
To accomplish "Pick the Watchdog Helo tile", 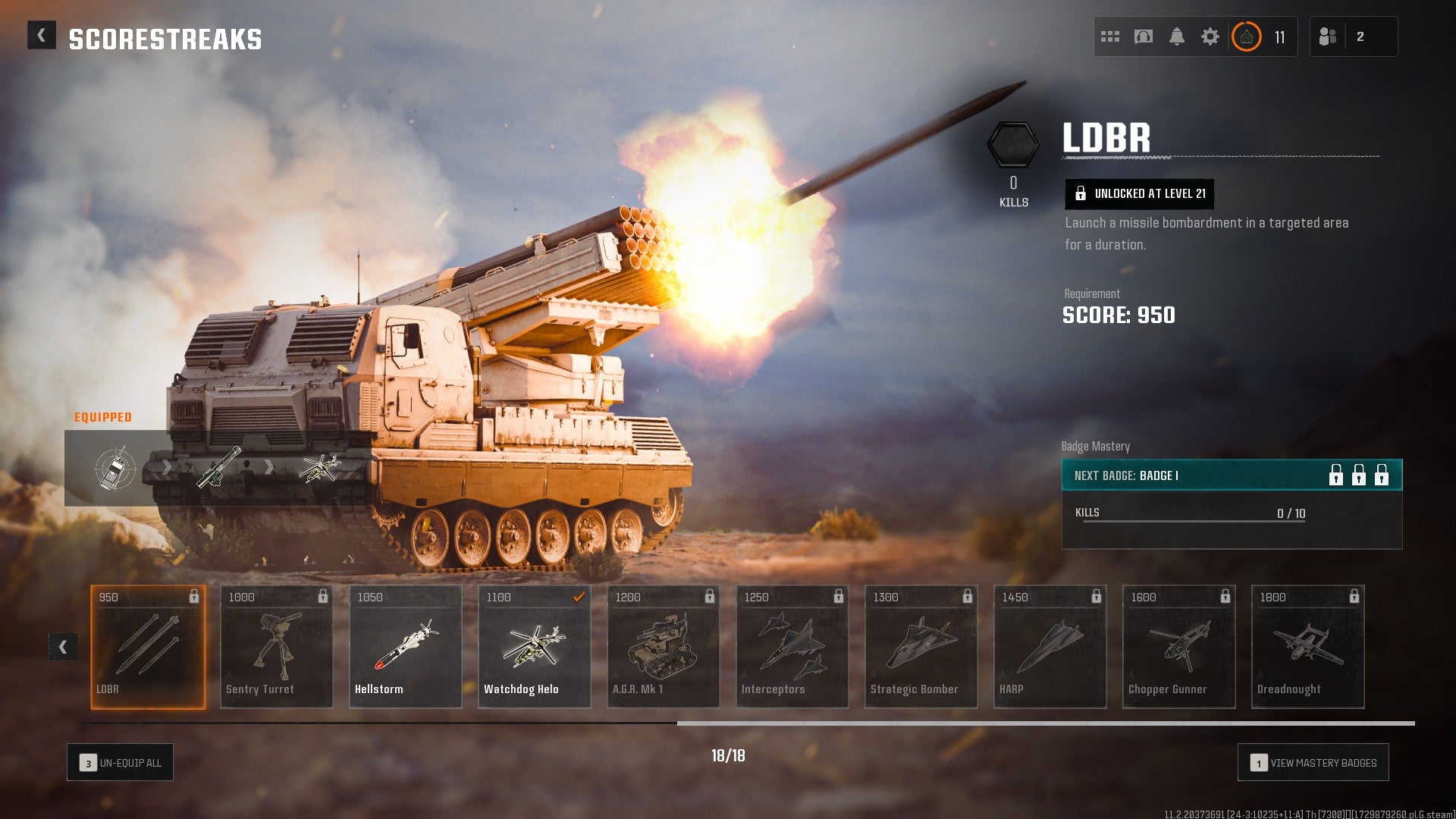I will click(534, 647).
